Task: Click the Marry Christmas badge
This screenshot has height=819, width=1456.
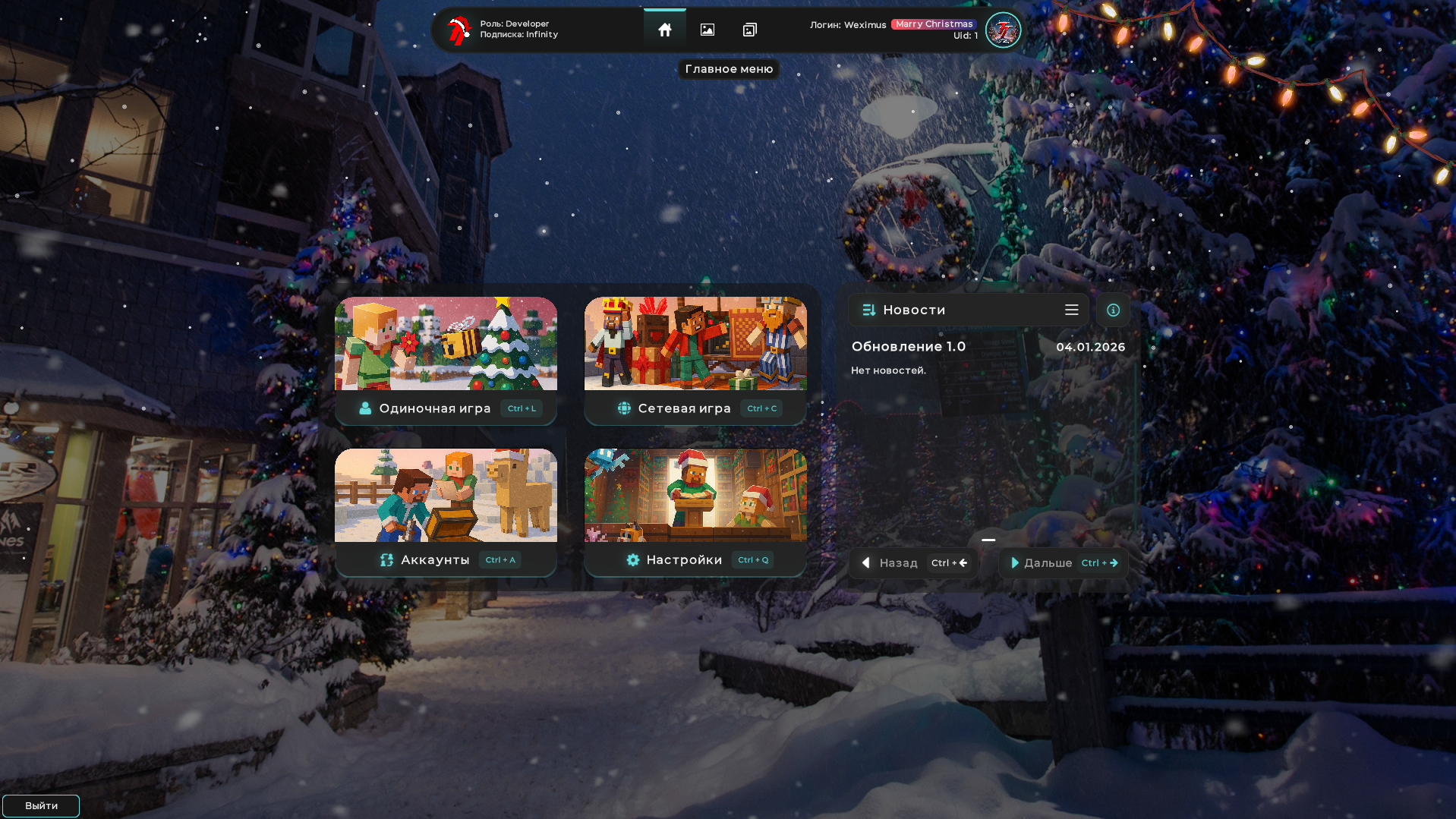Action: (x=933, y=24)
